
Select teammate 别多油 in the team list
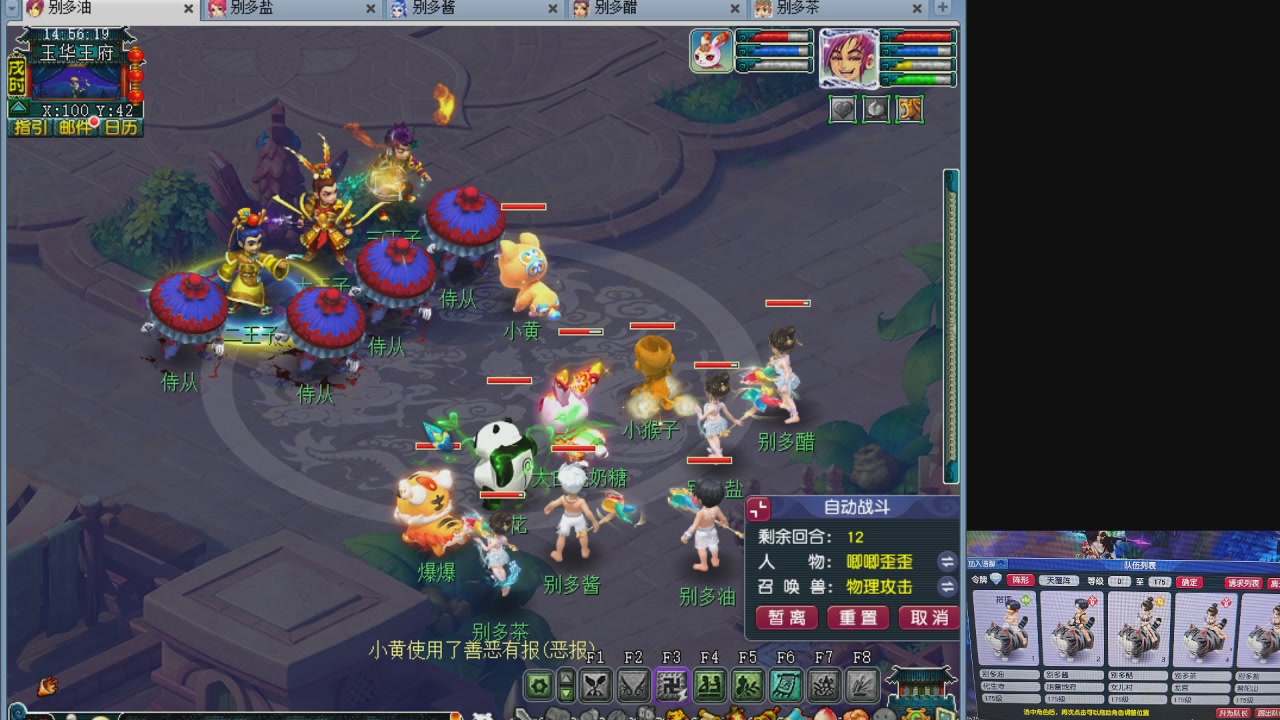click(x=1006, y=630)
